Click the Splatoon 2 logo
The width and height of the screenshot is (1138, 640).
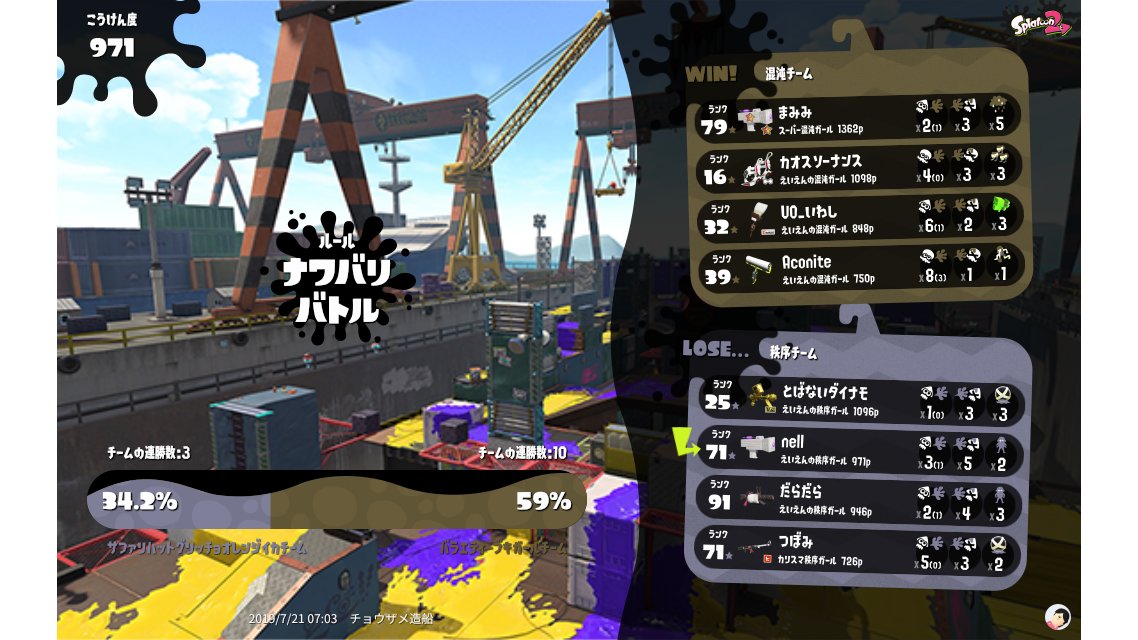coord(1040,24)
